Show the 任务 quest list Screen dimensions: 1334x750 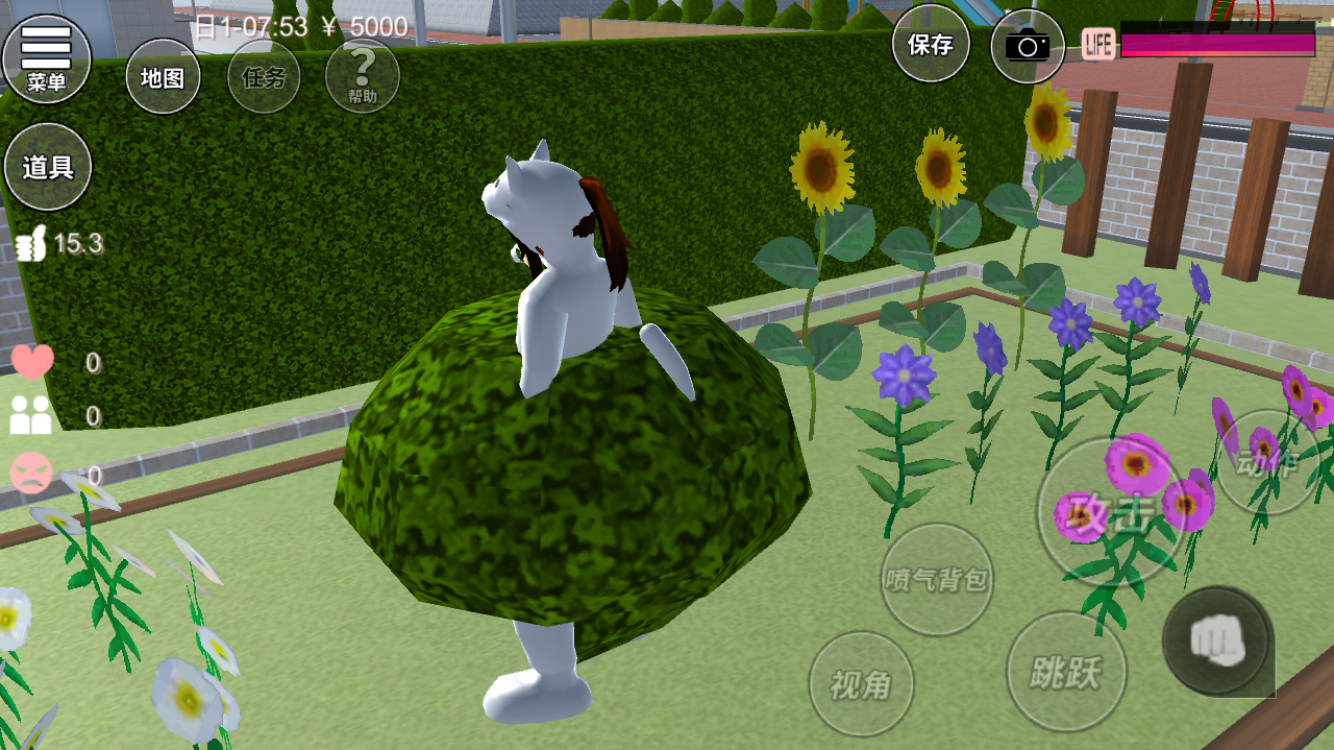pyautogui.click(x=263, y=77)
